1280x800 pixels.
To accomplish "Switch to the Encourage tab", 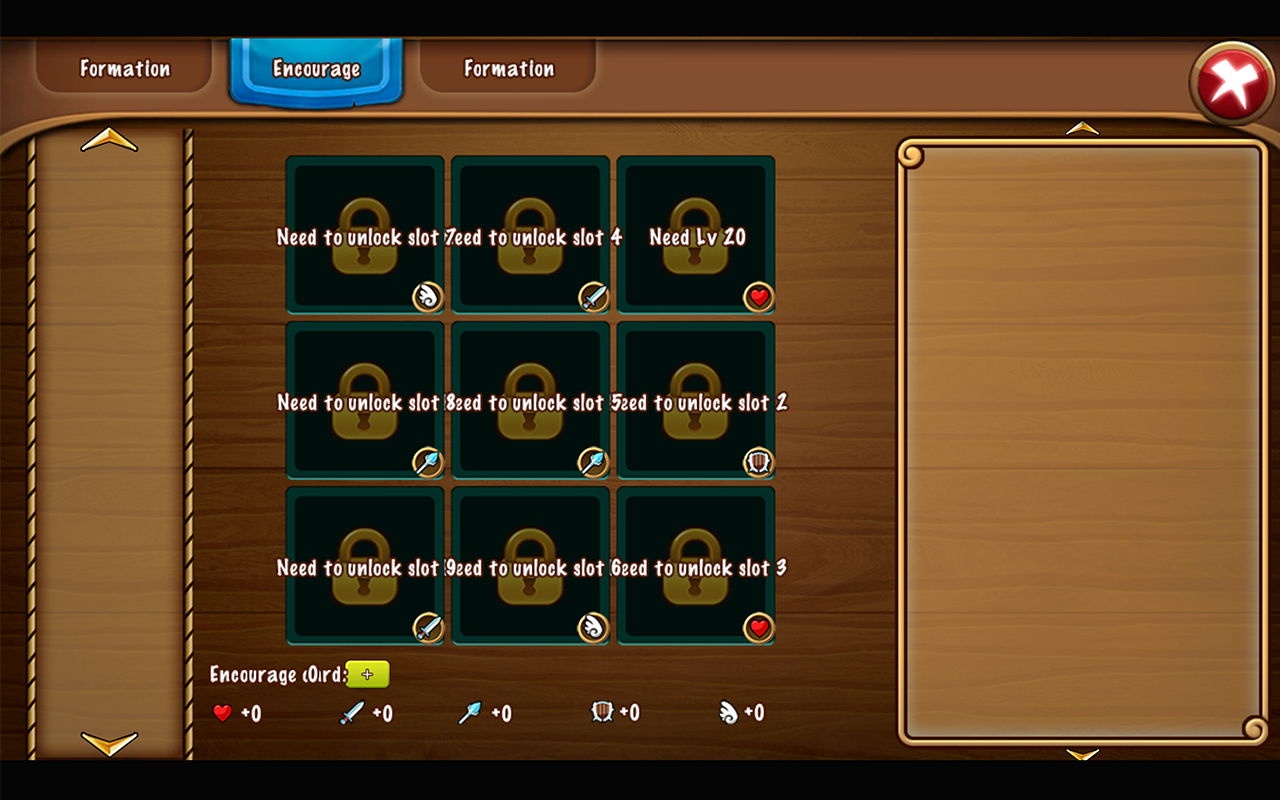I will (x=316, y=69).
